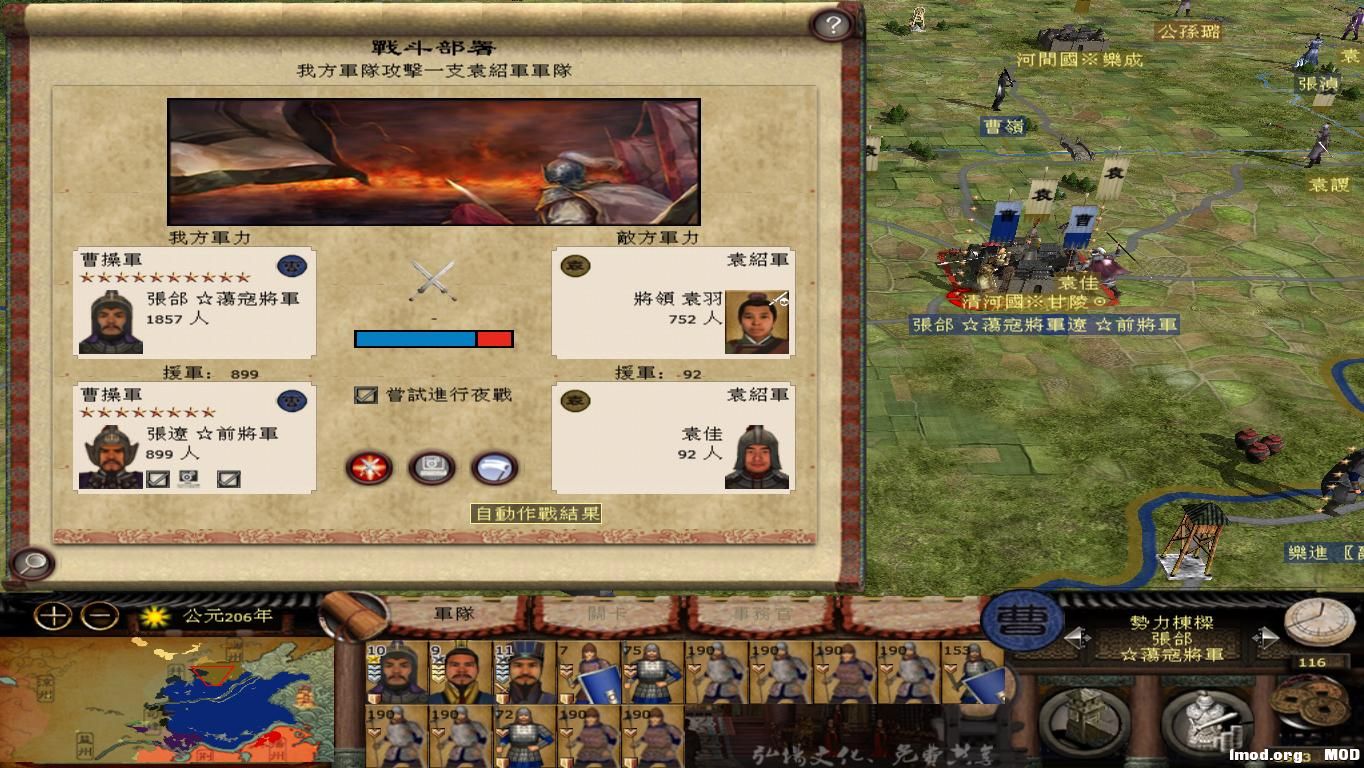This screenshot has height=768, width=1364.
Task: Toggle the 嘗試進行夜戰 night battle checkbox
Action: pyautogui.click(x=367, y=394)
